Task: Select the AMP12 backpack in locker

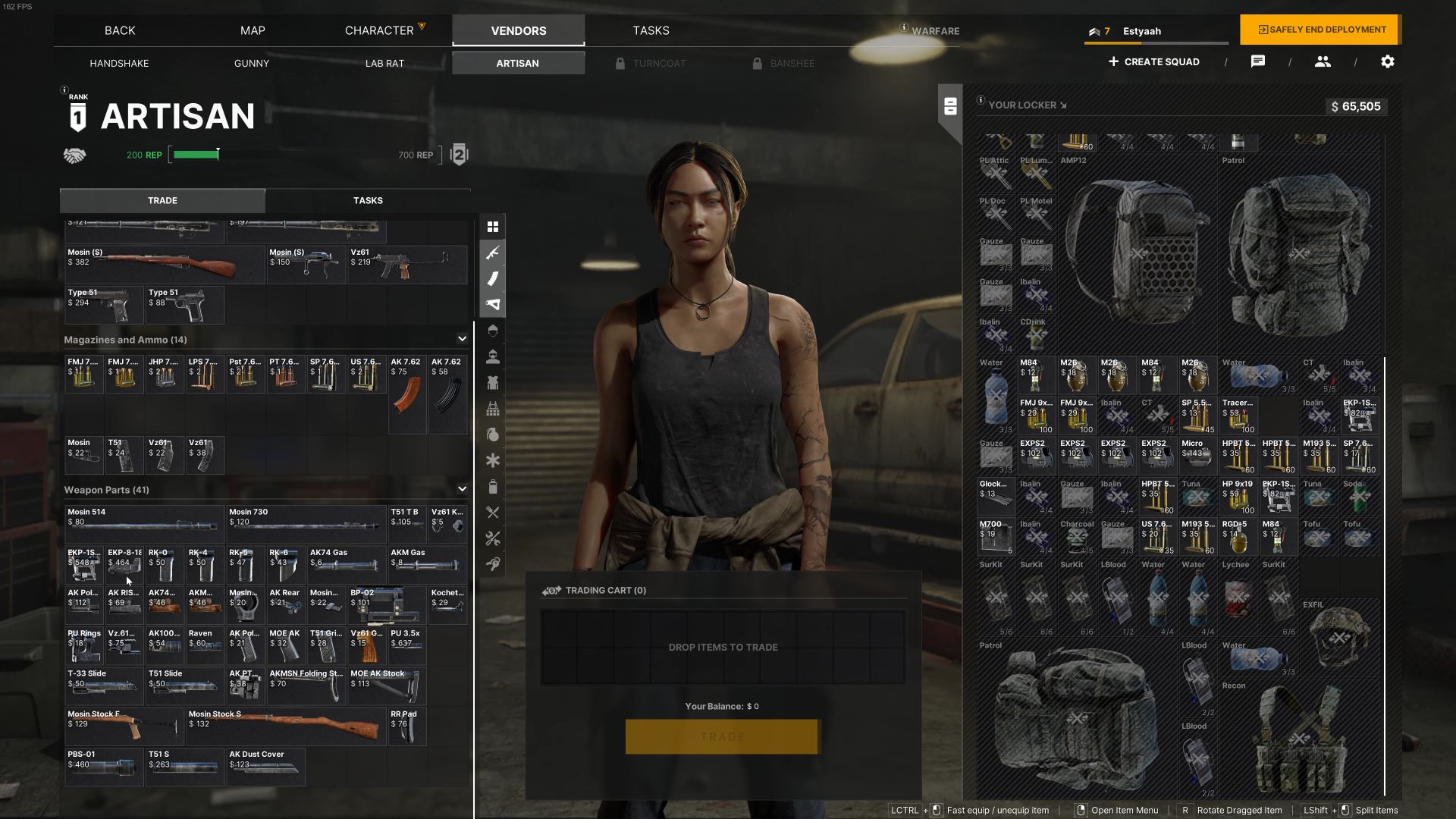Action: pyautogui.click(x=1137, y=250)
